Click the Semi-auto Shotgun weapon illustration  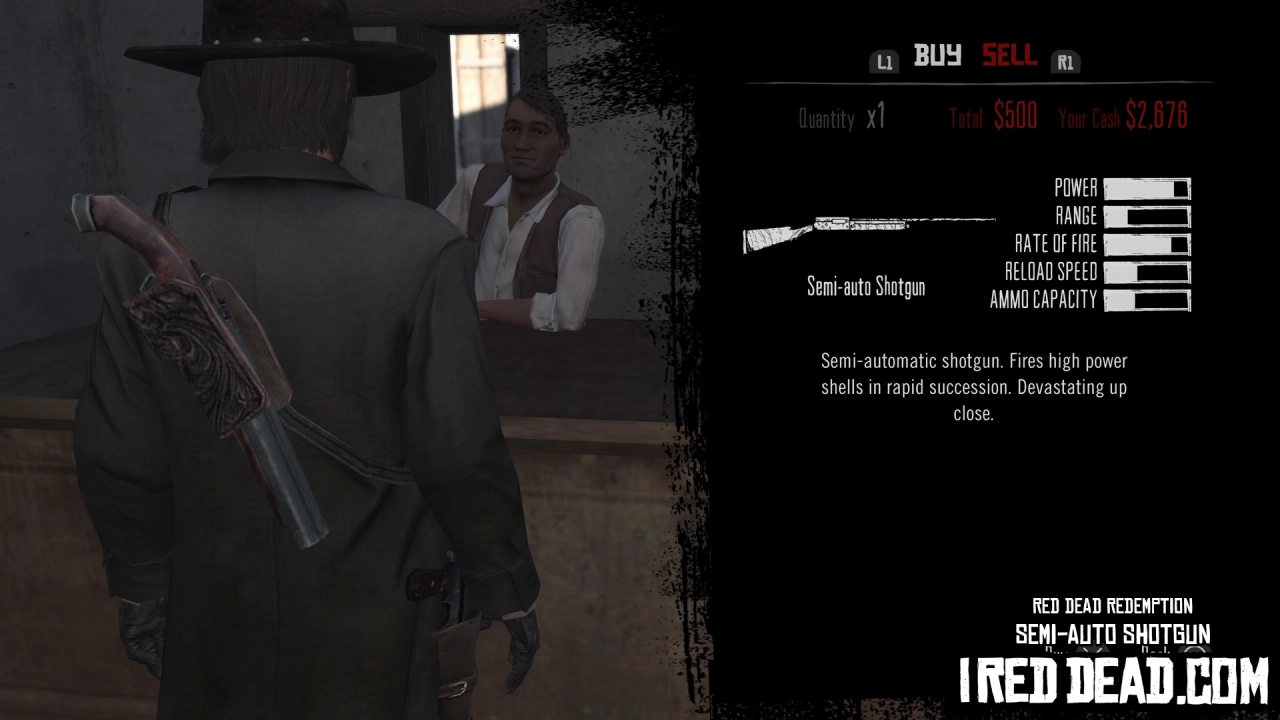(868, 233)
